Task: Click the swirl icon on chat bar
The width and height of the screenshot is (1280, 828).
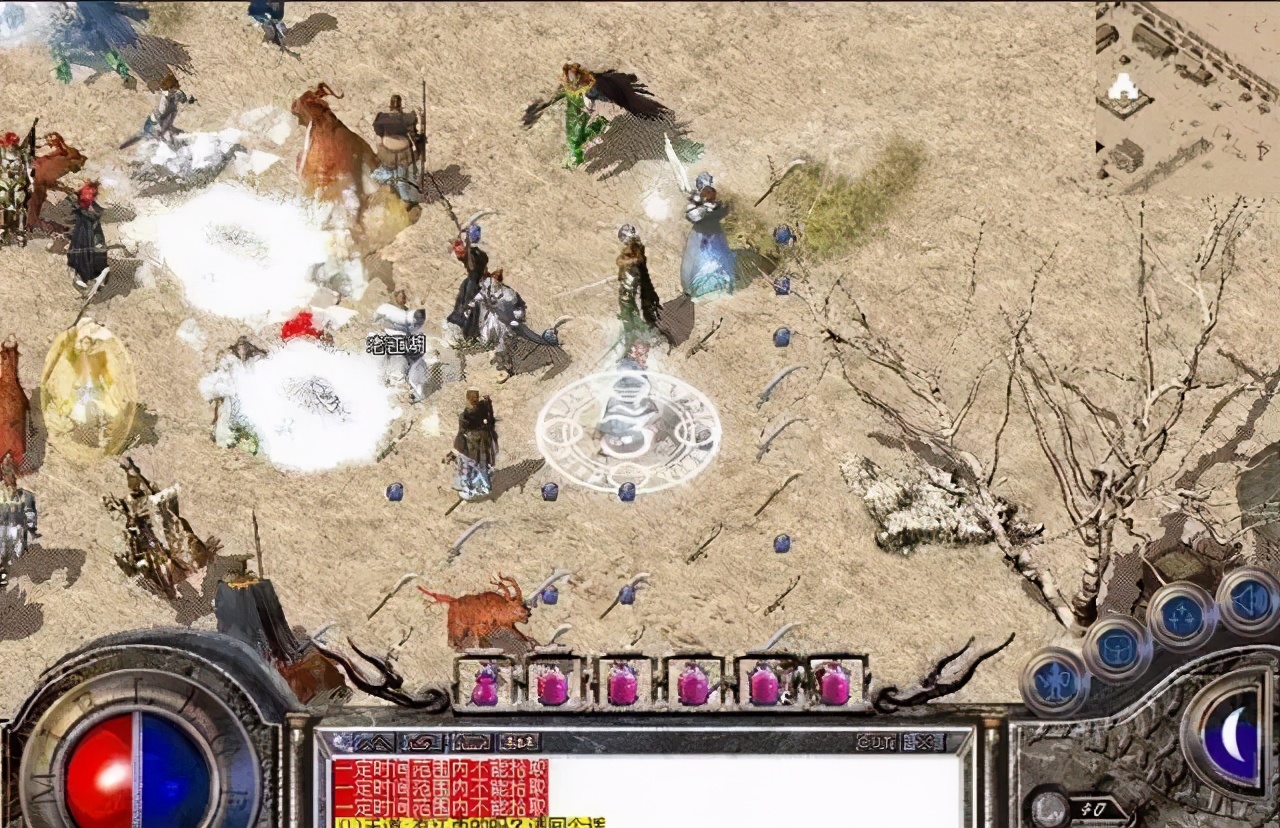Action: coord(421,742)
